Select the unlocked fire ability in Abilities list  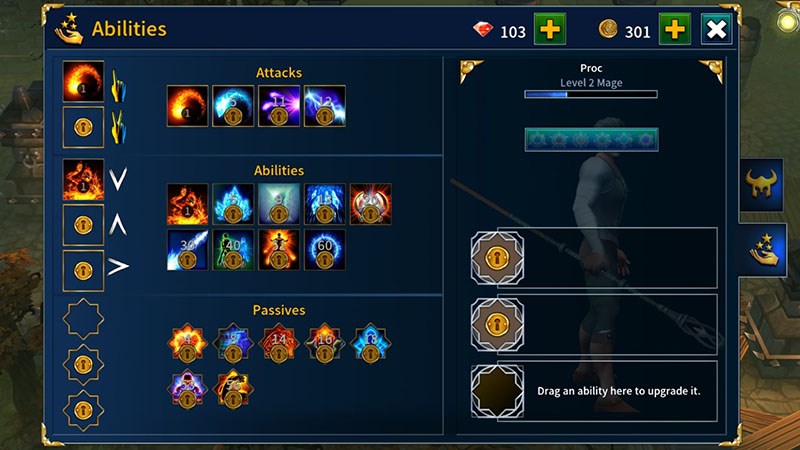(x=187, y=204)
